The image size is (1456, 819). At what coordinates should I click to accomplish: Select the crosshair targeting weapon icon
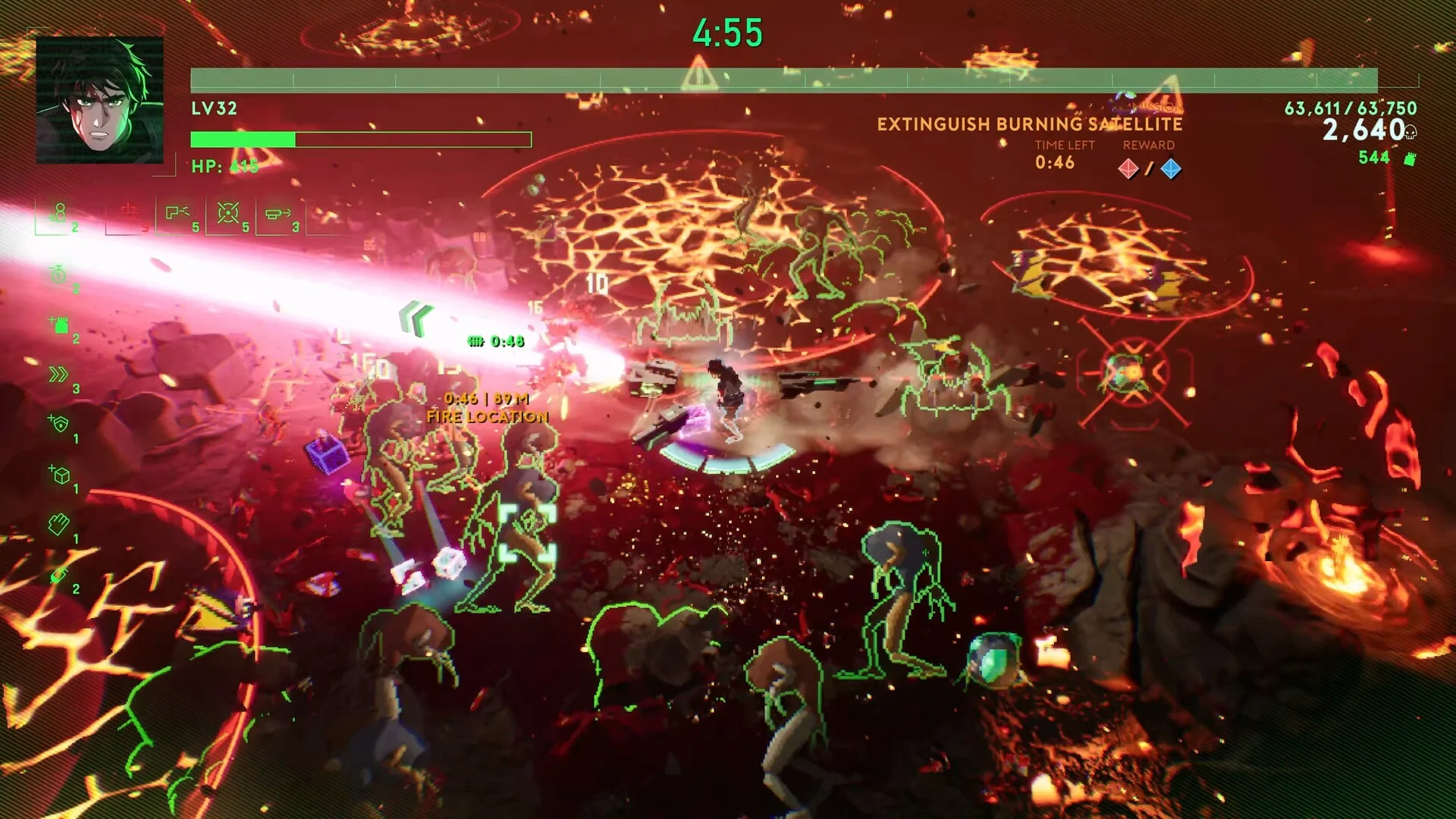[x=228, y=213]
